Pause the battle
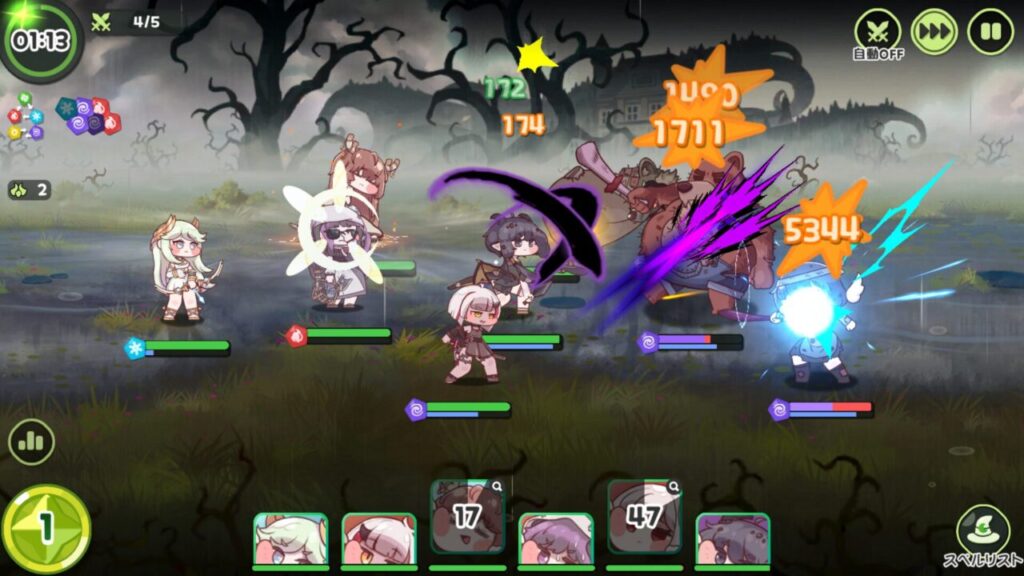 pyautogui.click(x=990, y=31)
